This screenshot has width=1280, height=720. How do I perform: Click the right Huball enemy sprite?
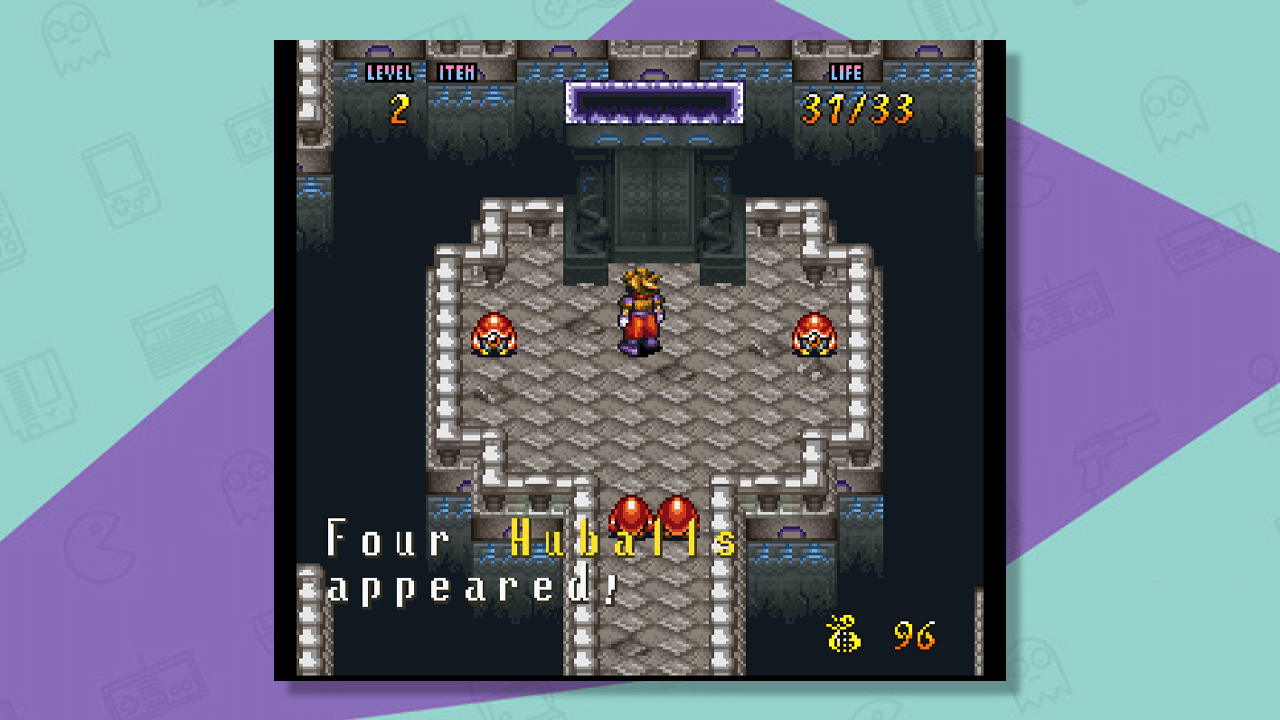point(812,336)
